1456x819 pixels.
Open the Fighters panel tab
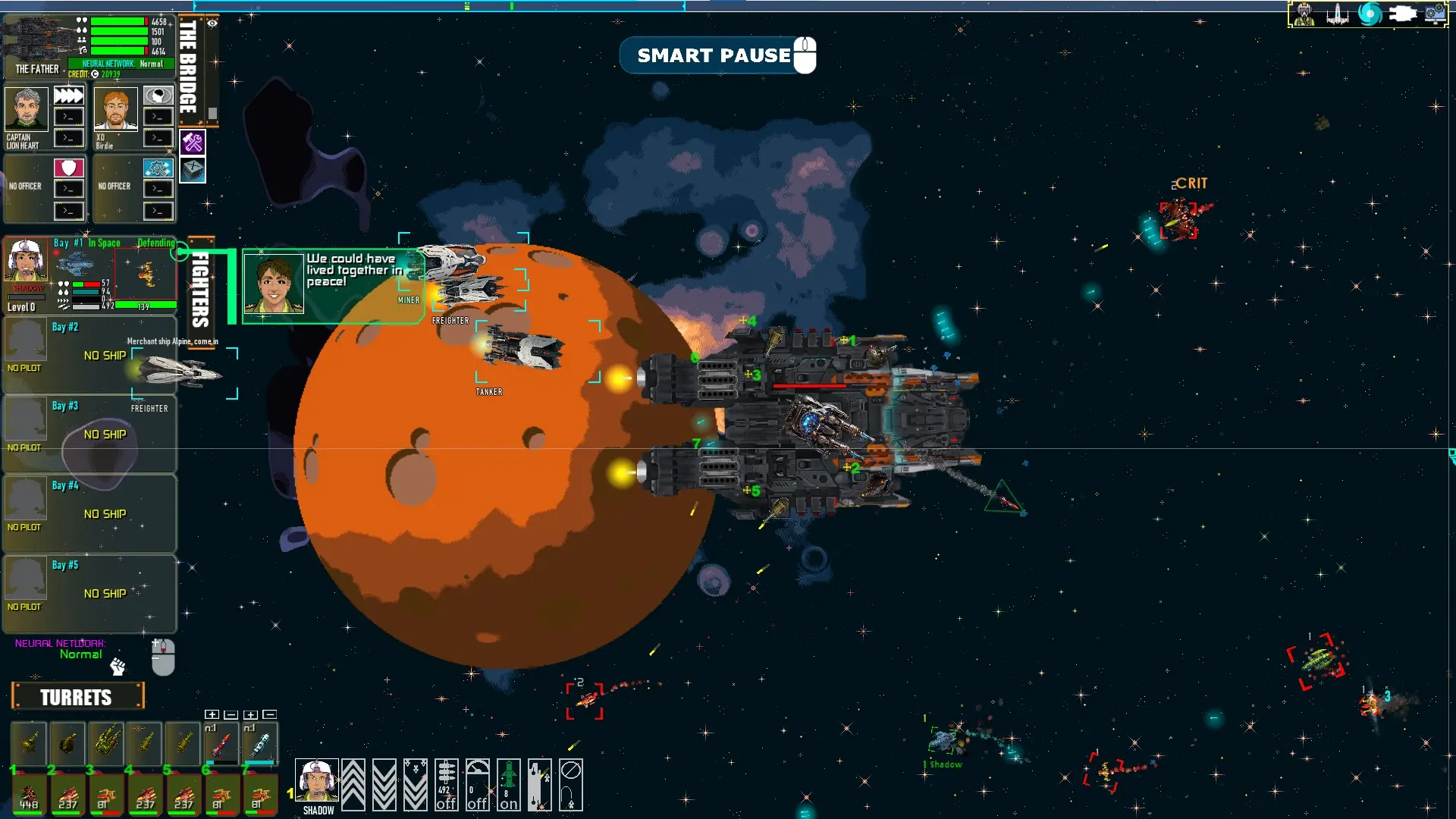[x=200, y=289]
